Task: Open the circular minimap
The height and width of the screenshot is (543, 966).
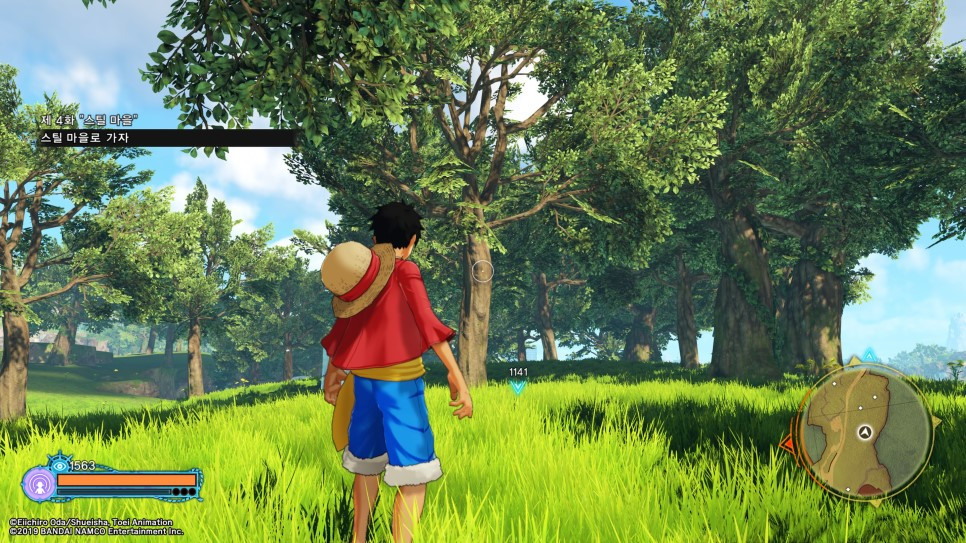Action: [866, 431]
